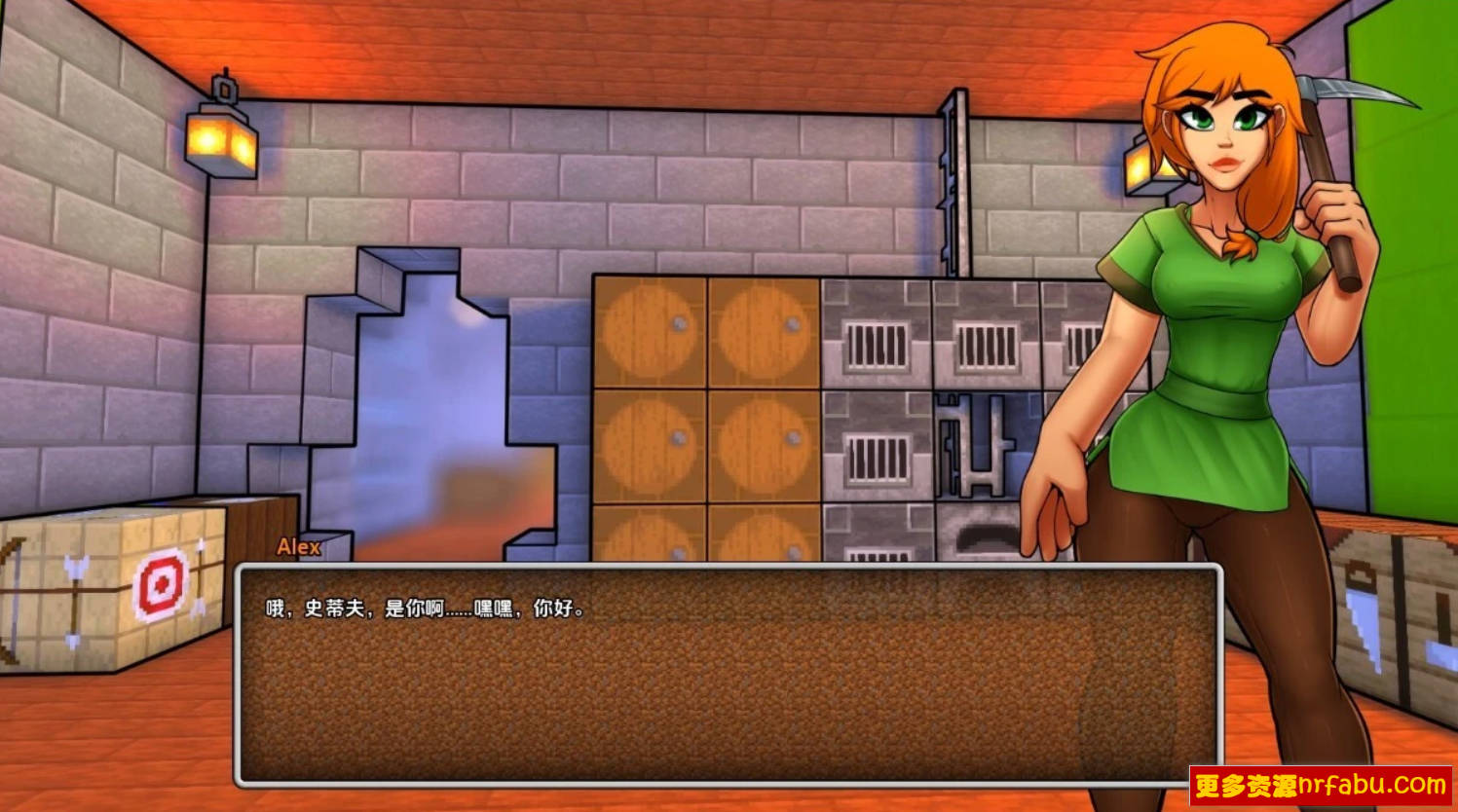This screenshot has height=812, width=1458.
Task: Click the lever contraption between the iron blocks
Action: [x=974, y=448]
